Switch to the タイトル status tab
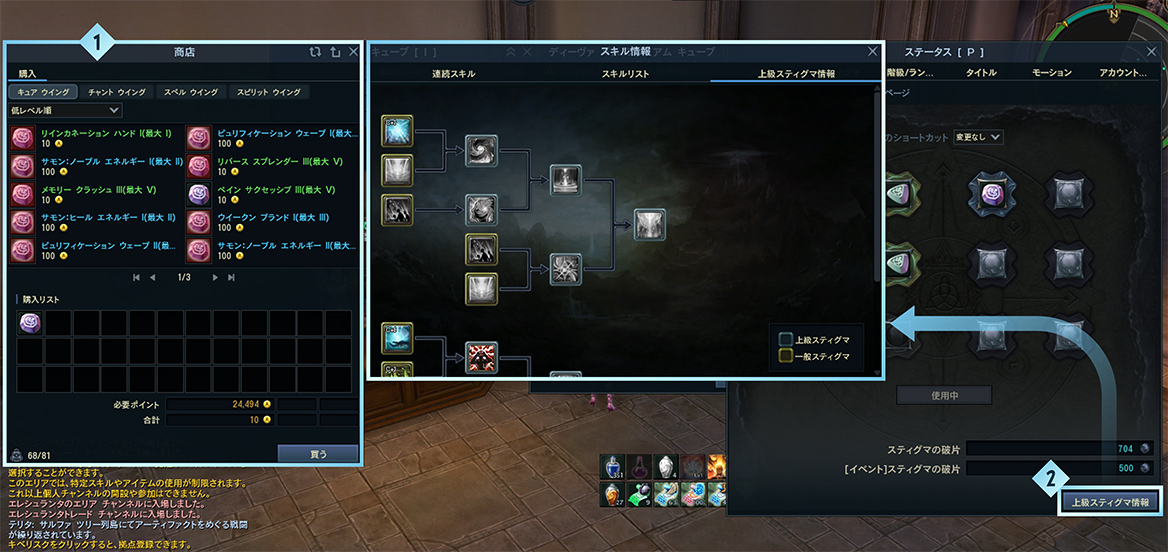1168x552 pixels. click(x=980, y=73)
